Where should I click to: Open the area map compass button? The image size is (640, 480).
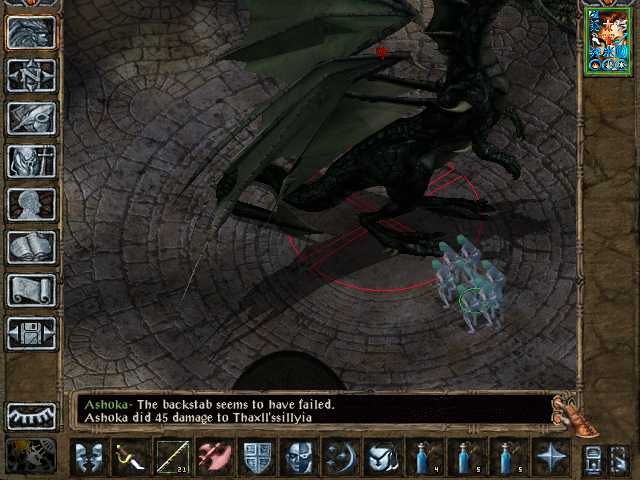click(31, 74)
